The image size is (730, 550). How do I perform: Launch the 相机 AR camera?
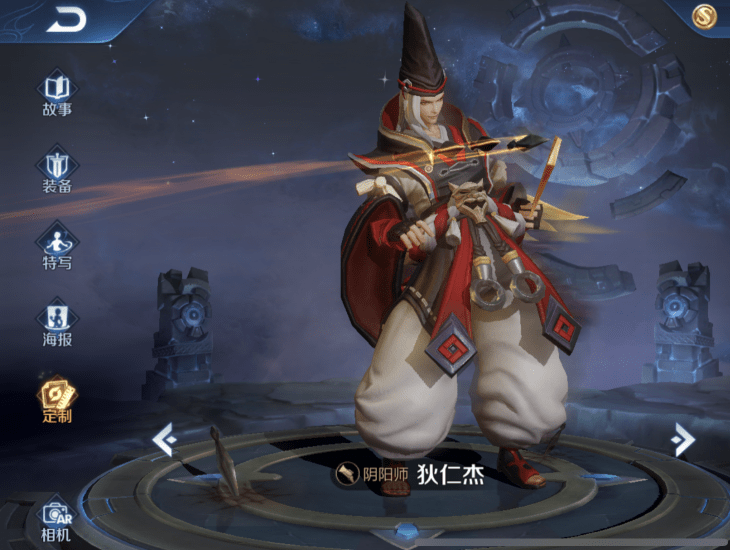(x=57, y=518)
